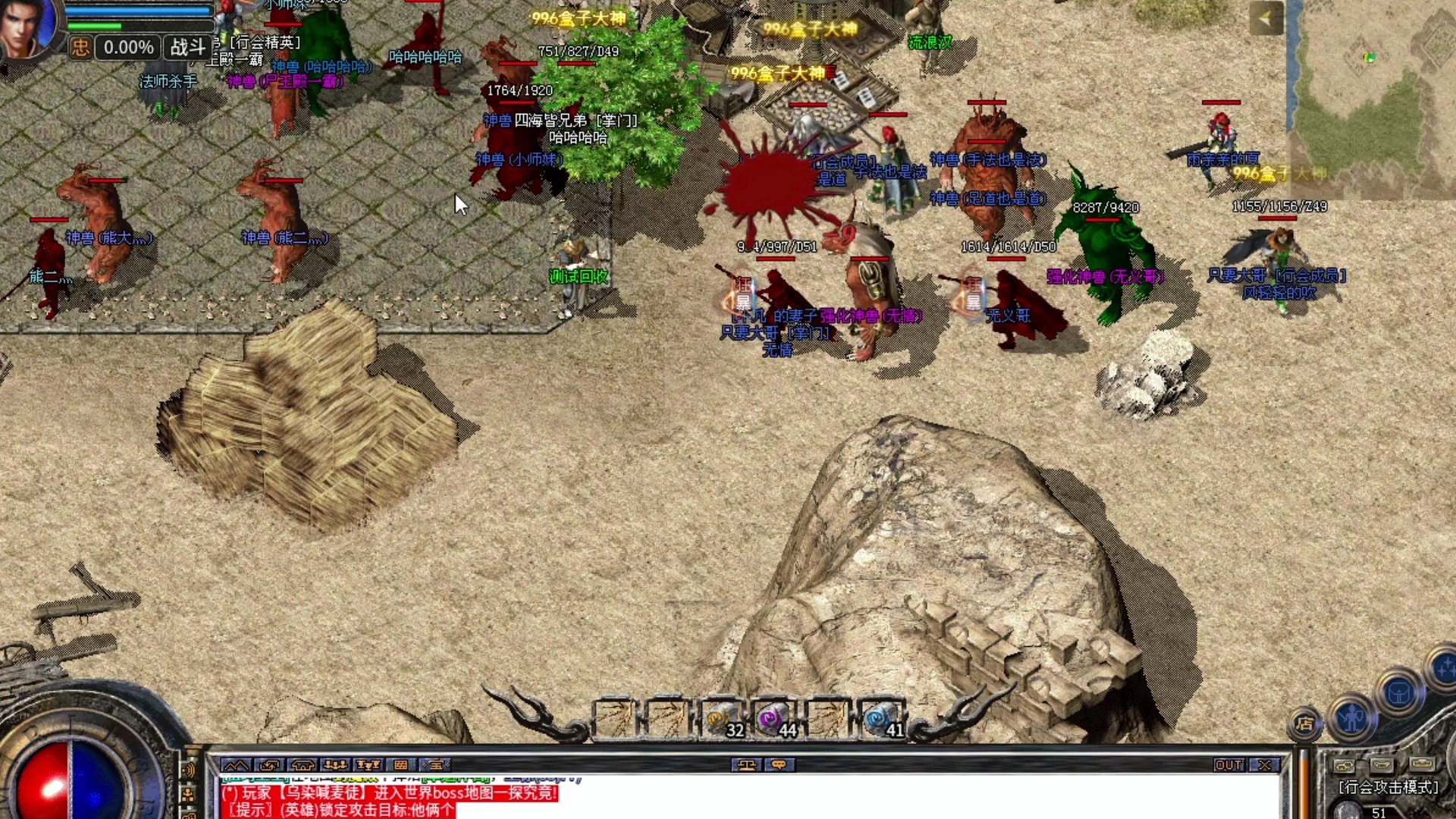The width and height of the screenshot is (1456, 819).
Task: Open the character equipment icon with the warrior figure
Action: (x=1352, y=717)
